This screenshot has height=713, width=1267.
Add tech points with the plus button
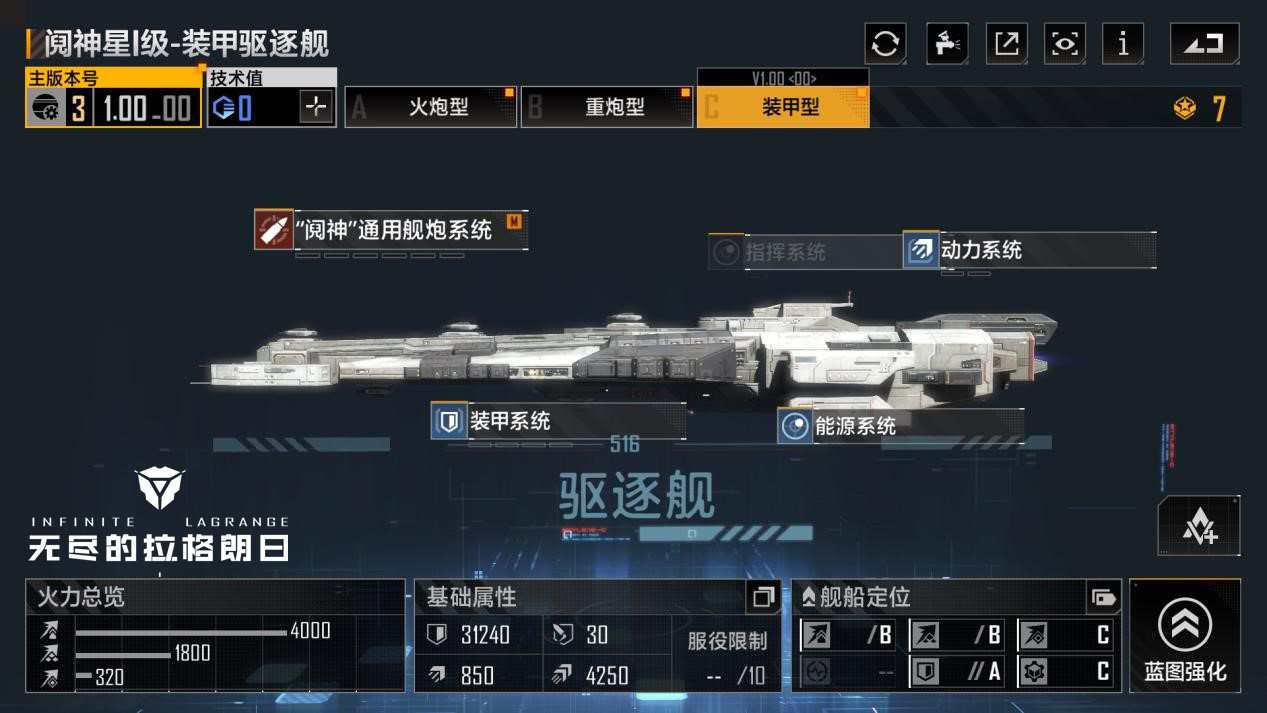pyautogui.click(x=316, y=107)
